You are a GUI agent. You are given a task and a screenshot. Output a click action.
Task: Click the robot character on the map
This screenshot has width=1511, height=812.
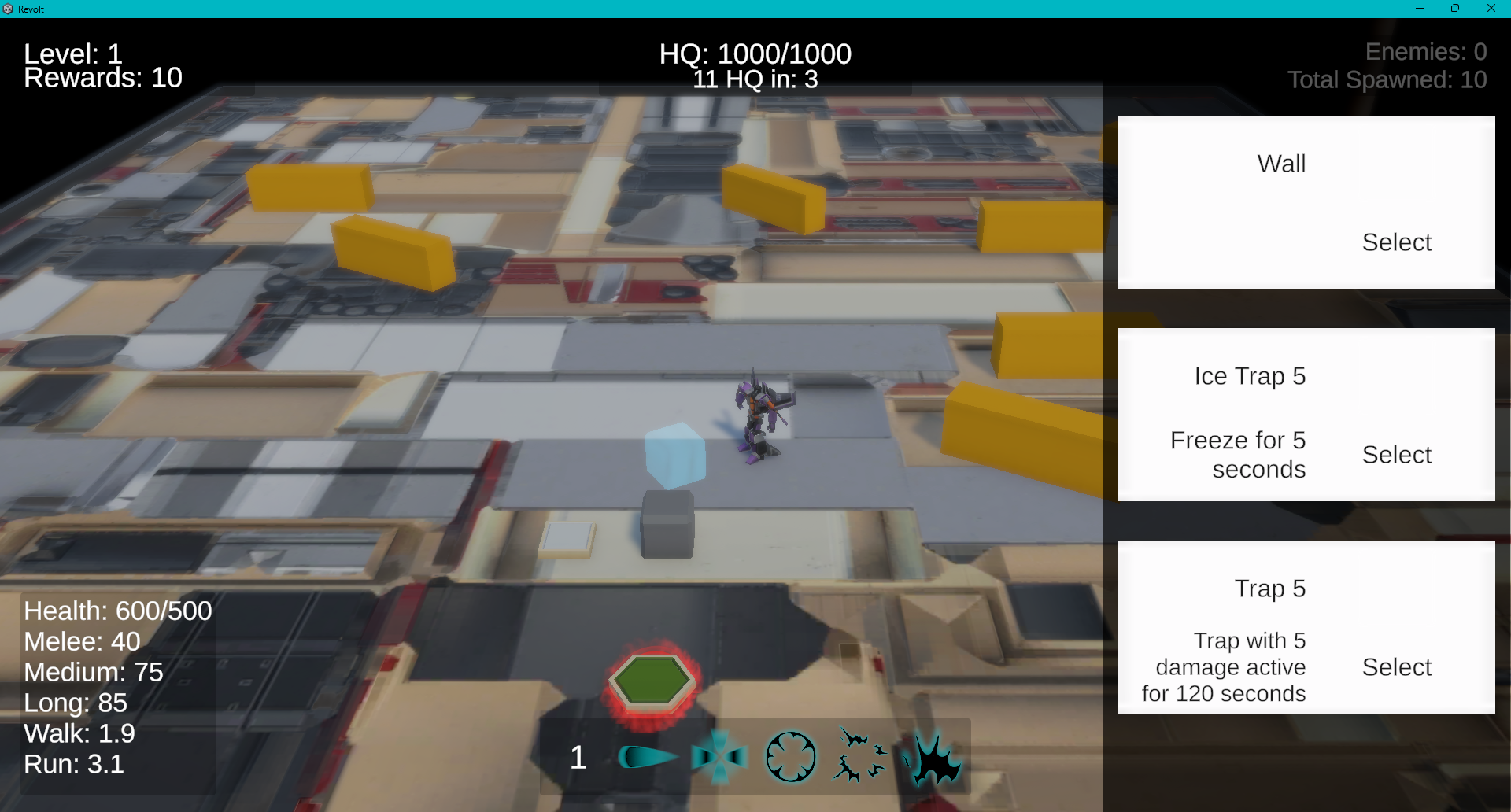tap(758, 417)
